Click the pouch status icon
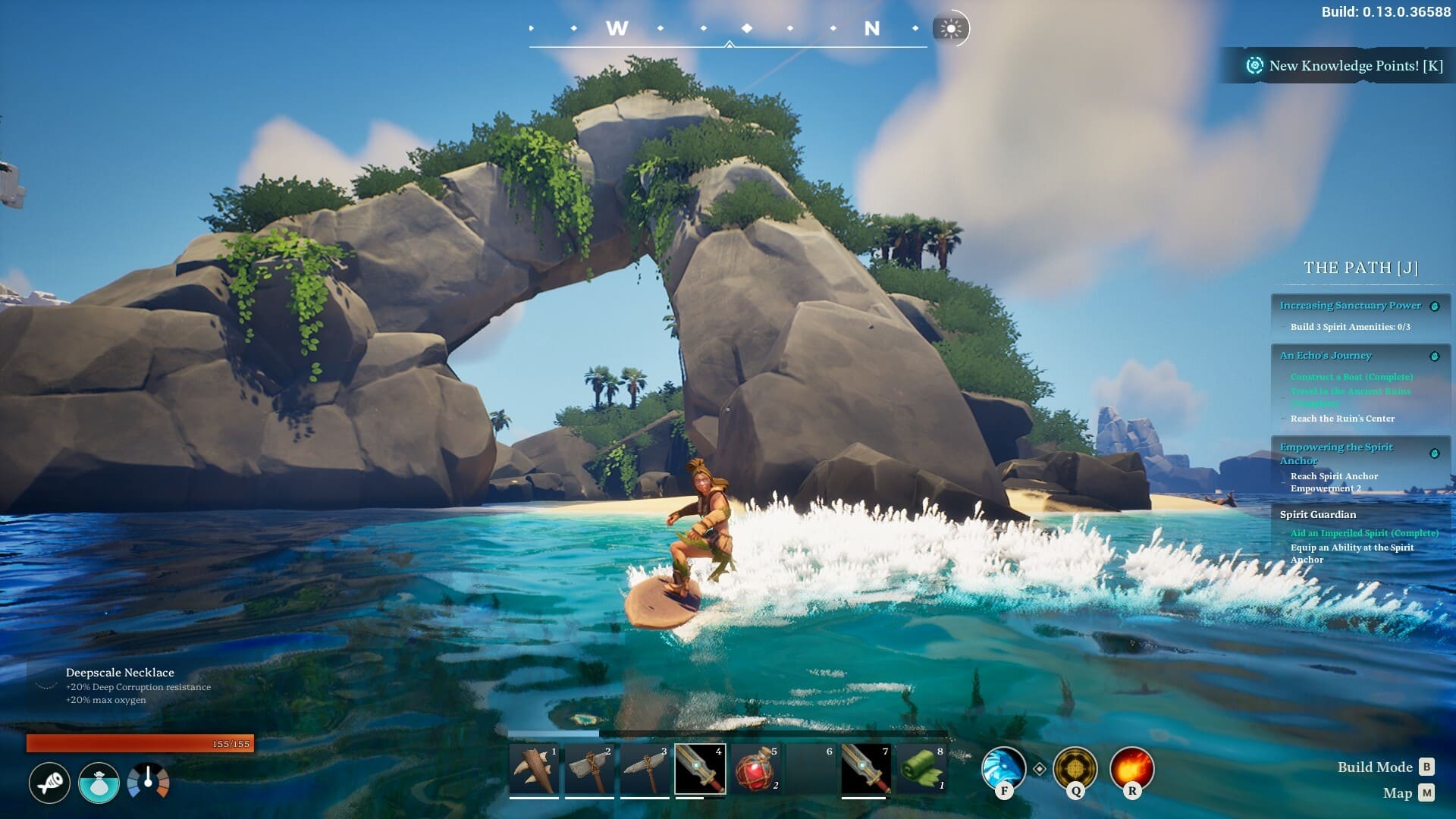The width and height of the screenshot is (1456, 819). pyautogui.click(x=99, y=783)
